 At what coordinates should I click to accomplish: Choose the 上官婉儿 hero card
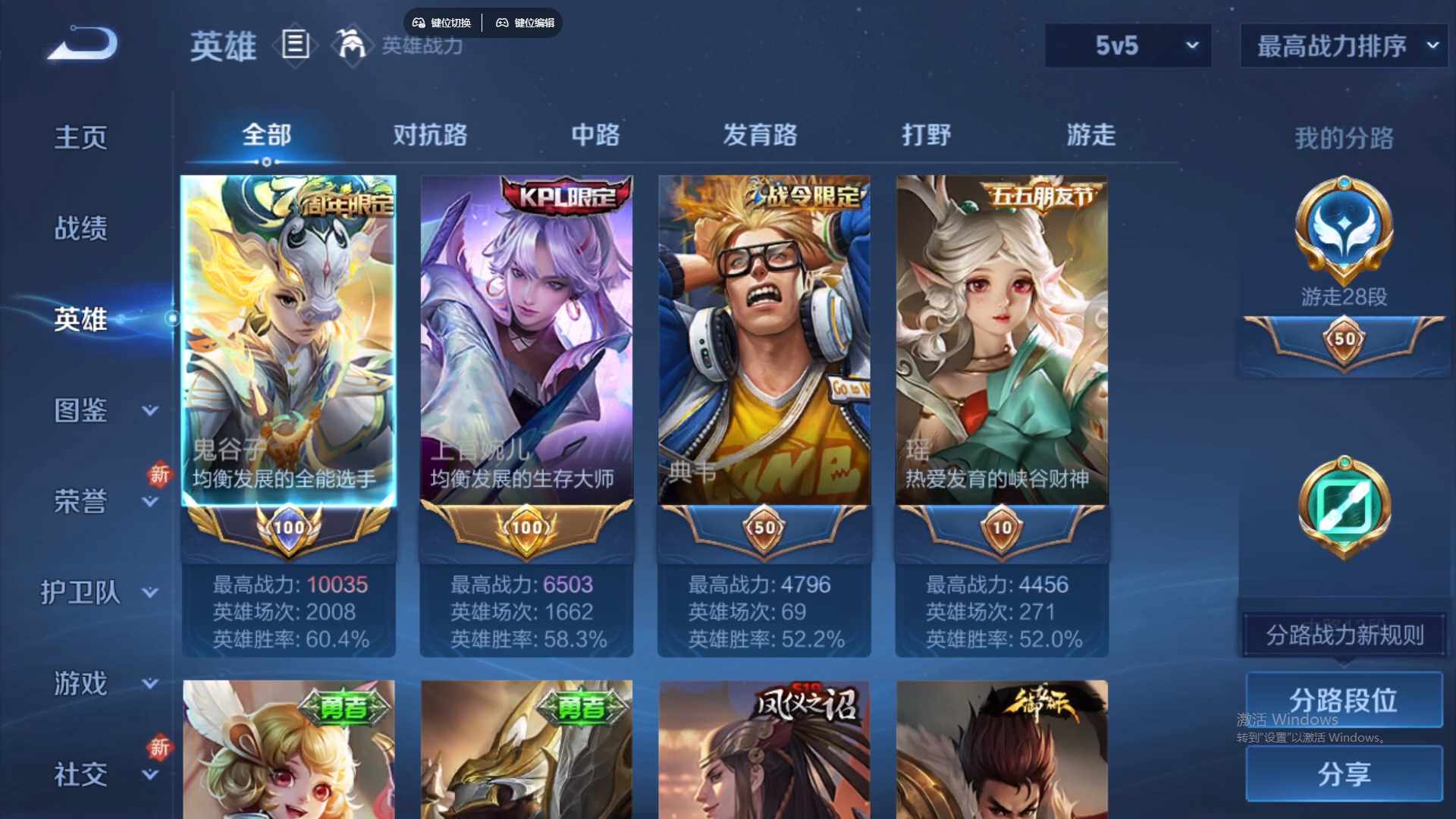click(526, 341)
